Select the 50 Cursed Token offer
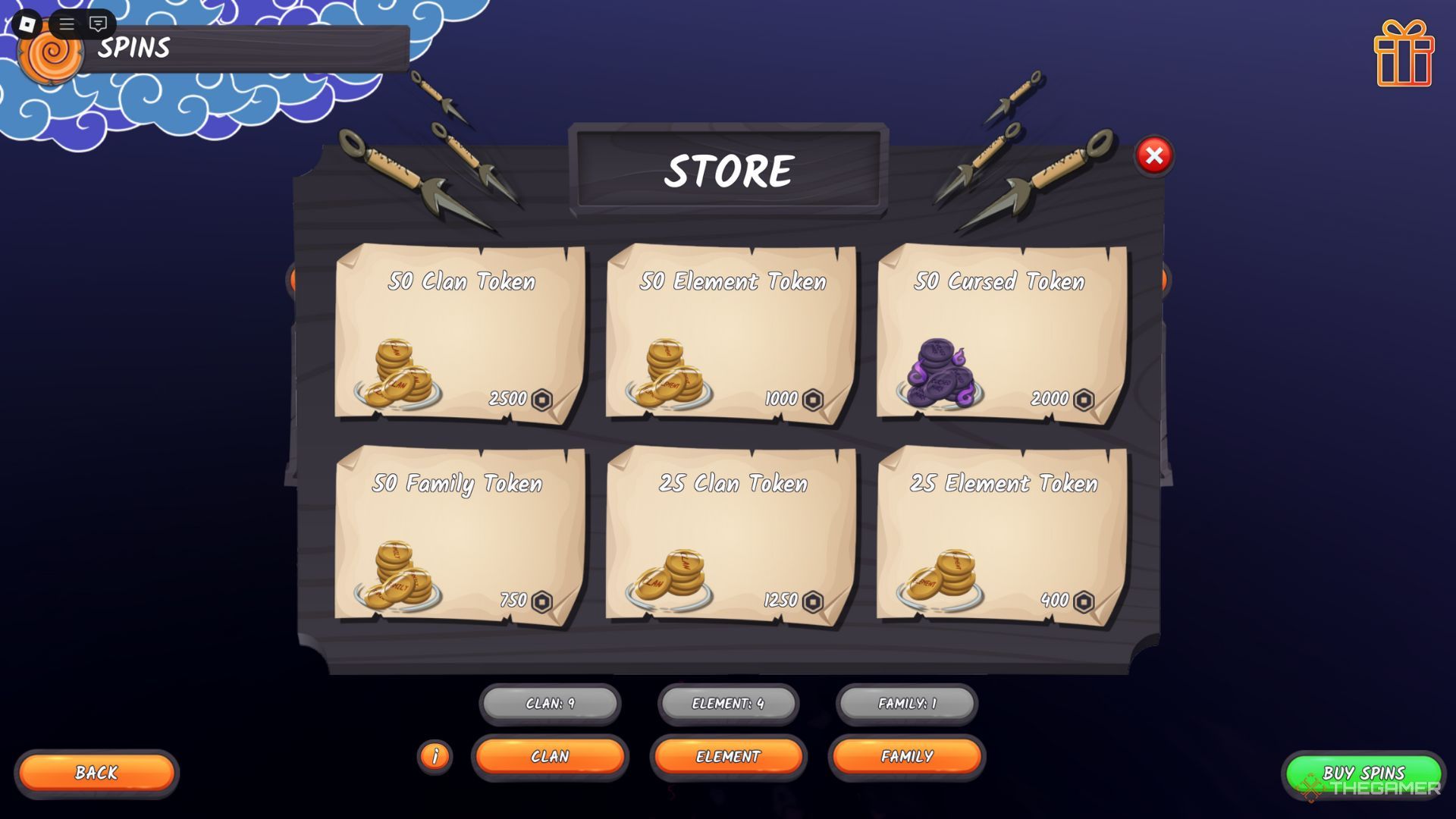 click(x=1002, y=333)
